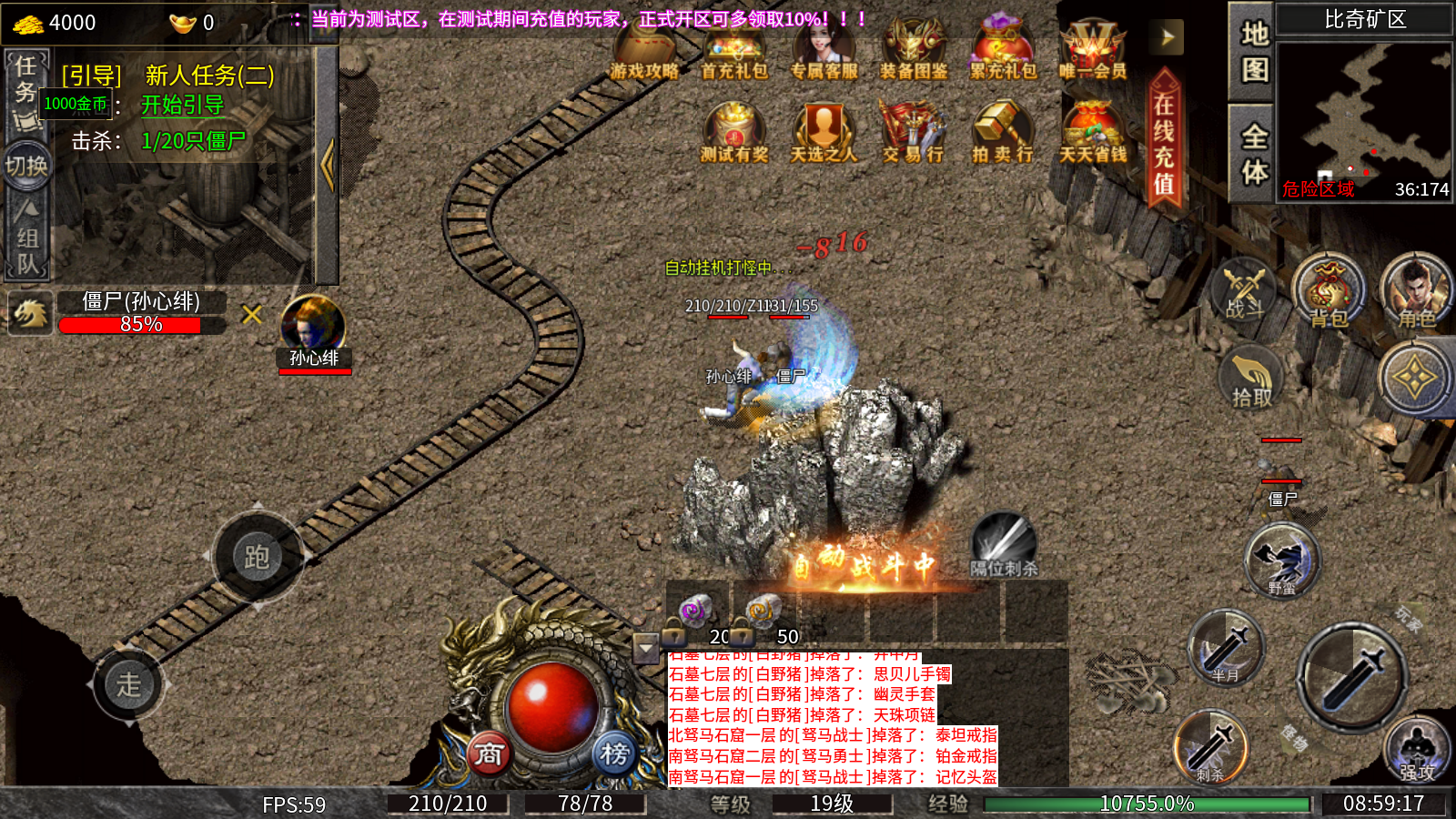The height and width of the screenshot is (819, 1456).
Task: Open the 首充礼包 first recharge gift
Action: pyautogui.click(x=734, y=50)
